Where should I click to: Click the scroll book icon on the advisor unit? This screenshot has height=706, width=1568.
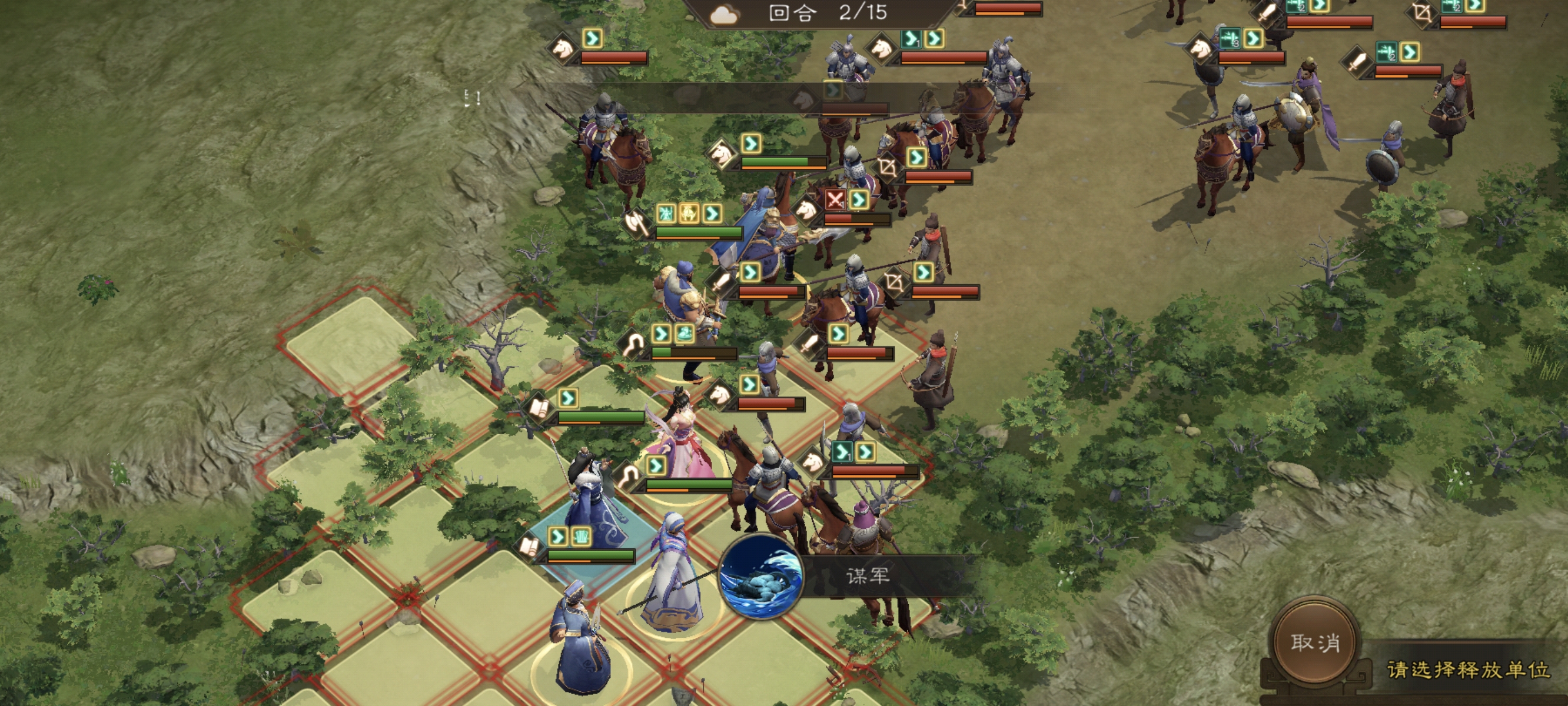tap(529, 548)
